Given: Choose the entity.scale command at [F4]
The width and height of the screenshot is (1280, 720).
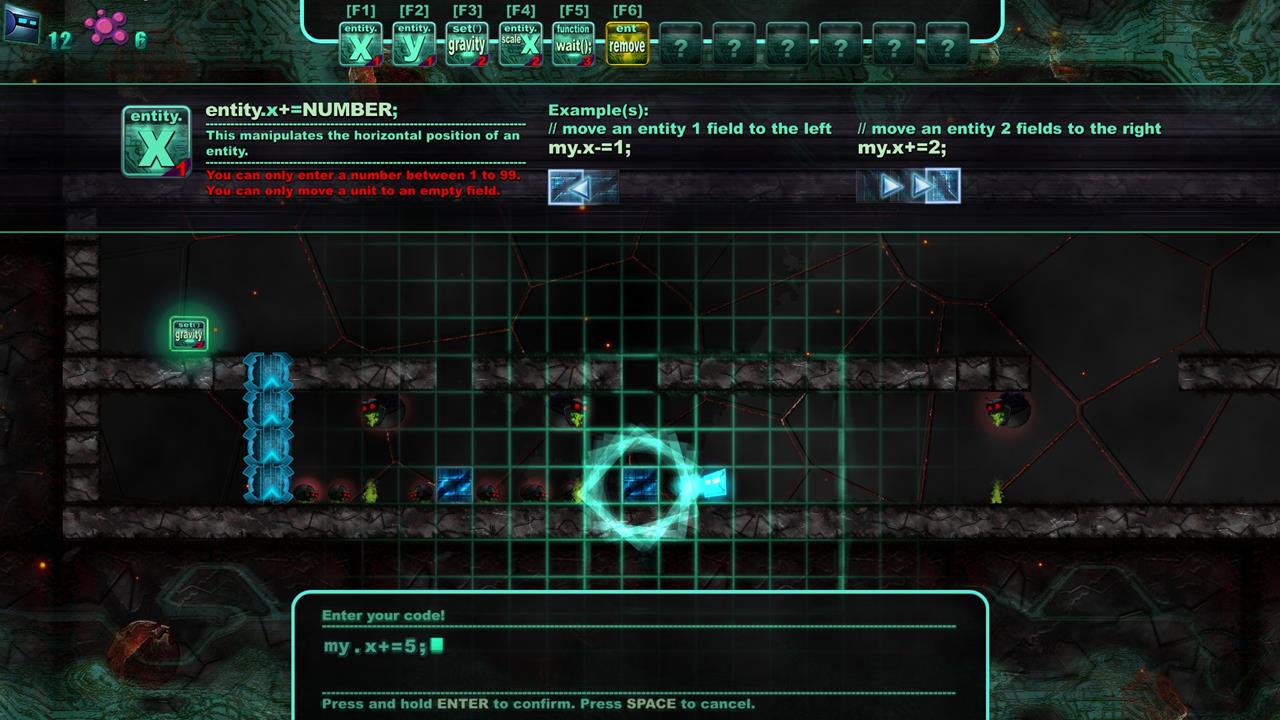Looking at the screenshot, I should 519,40.
